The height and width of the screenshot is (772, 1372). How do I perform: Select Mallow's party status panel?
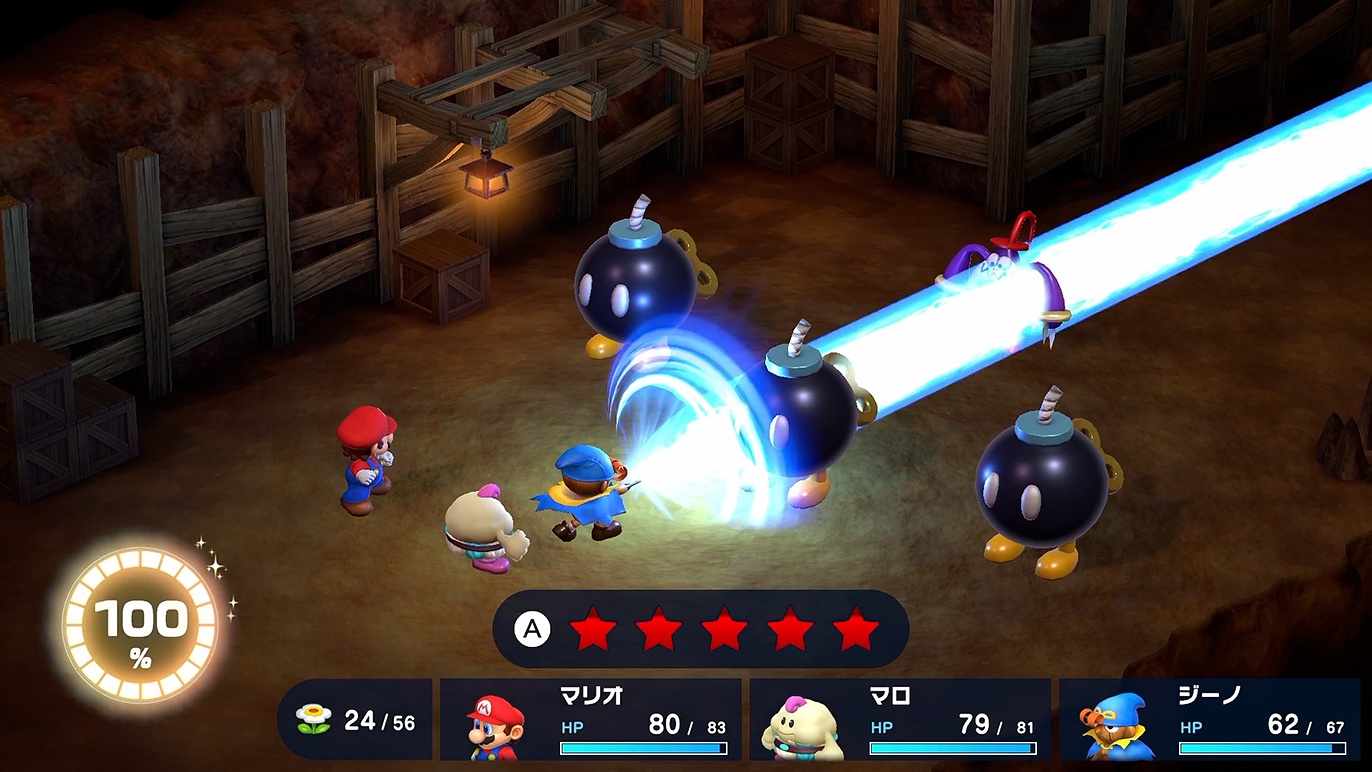[x=900, y=720]
